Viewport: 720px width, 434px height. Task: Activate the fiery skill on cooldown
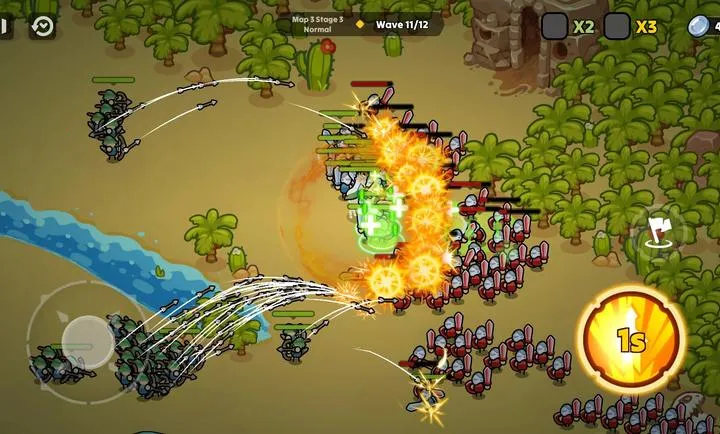click(x=630, y=340)
